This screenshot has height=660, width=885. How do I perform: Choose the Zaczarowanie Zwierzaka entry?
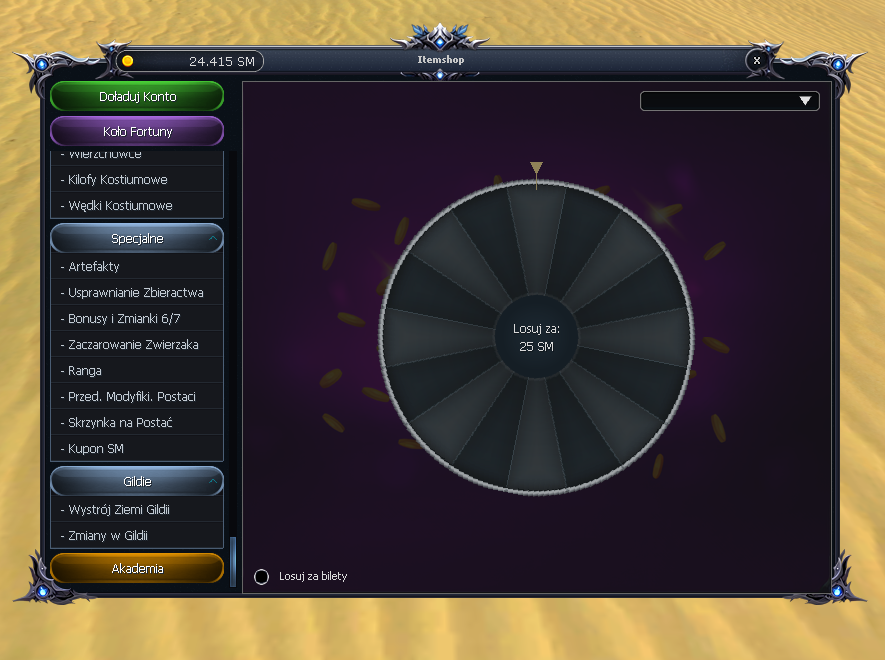tap(133, 345)
